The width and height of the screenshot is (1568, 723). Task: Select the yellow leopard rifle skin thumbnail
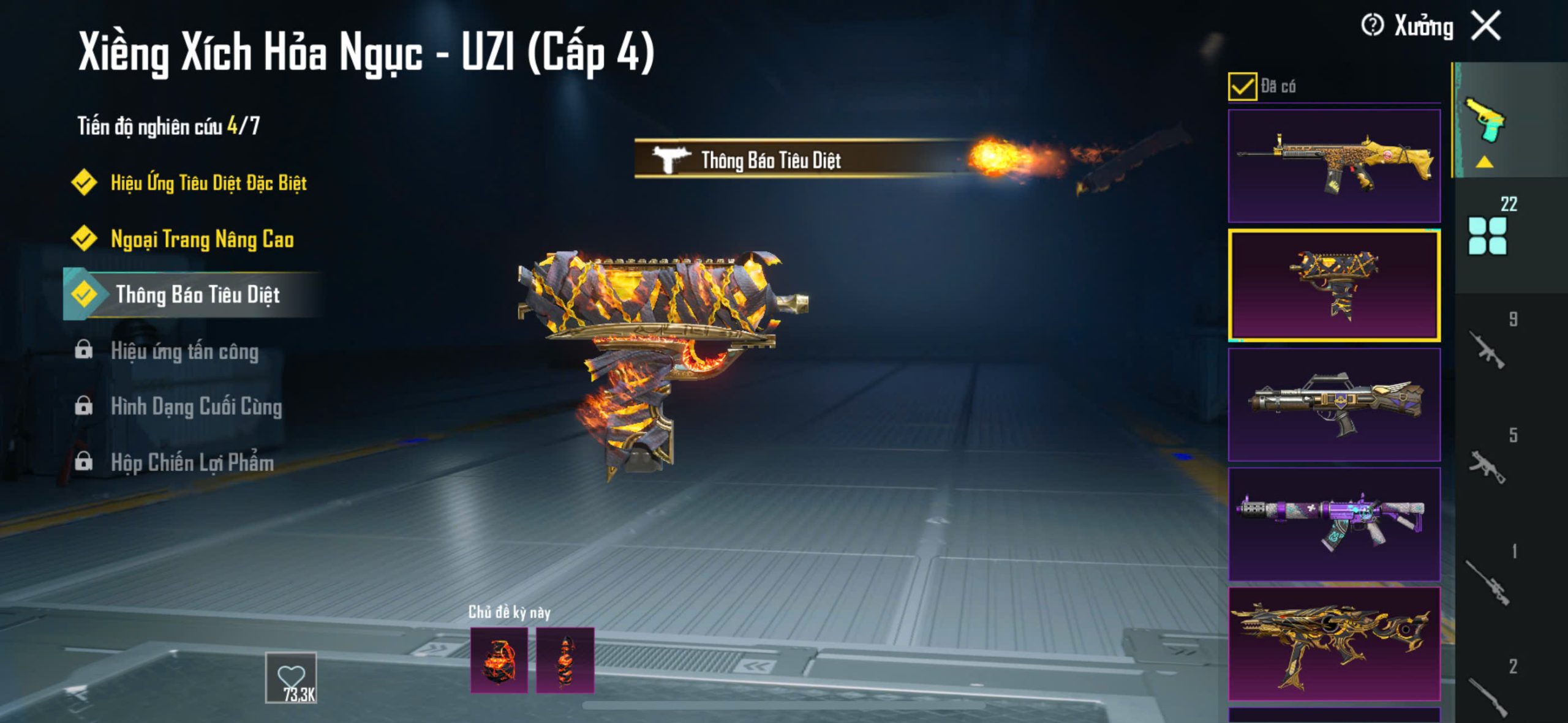click(1334, 166)
